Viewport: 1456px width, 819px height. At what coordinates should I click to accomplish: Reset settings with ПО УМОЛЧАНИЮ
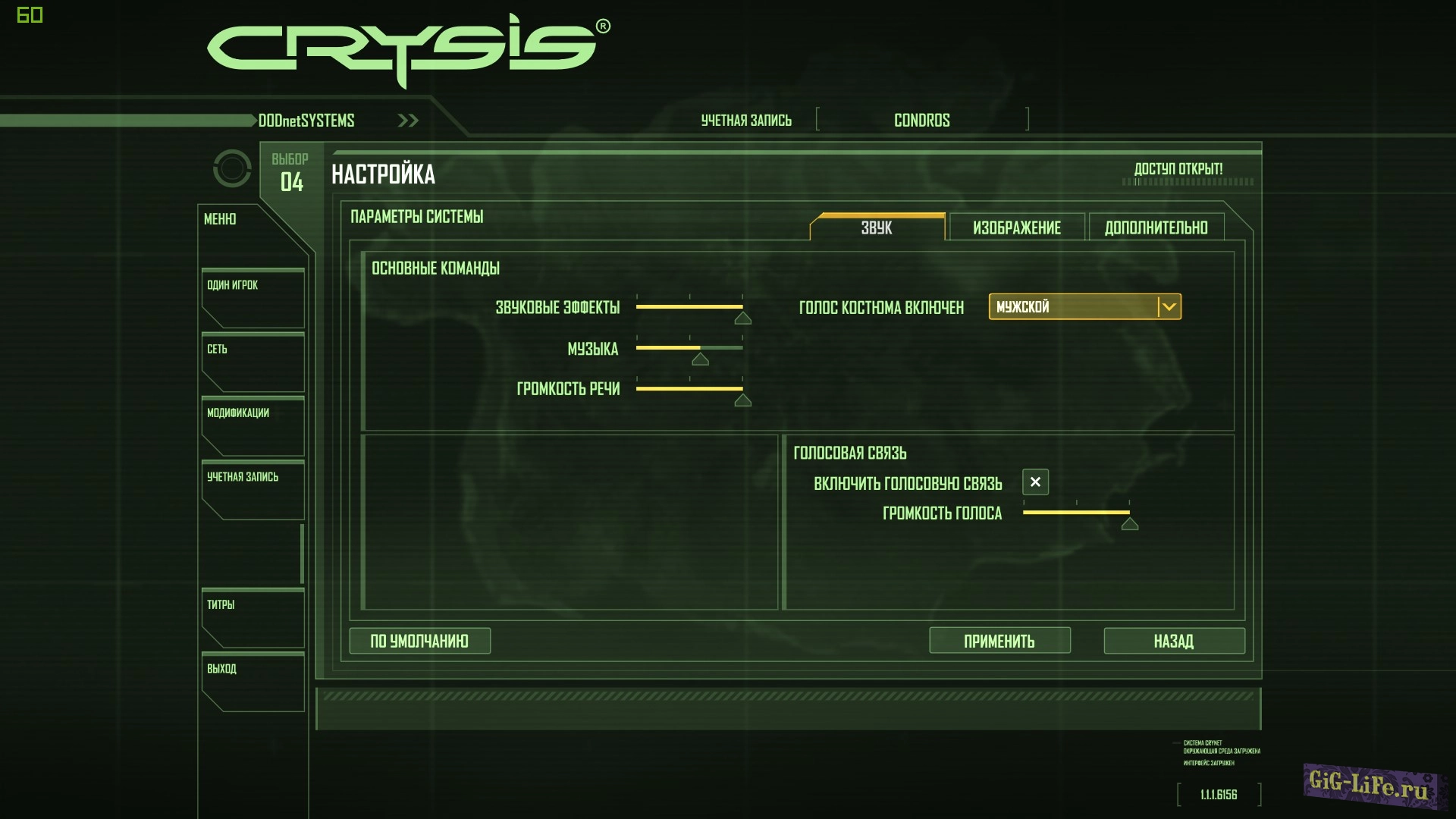[419, 641]
